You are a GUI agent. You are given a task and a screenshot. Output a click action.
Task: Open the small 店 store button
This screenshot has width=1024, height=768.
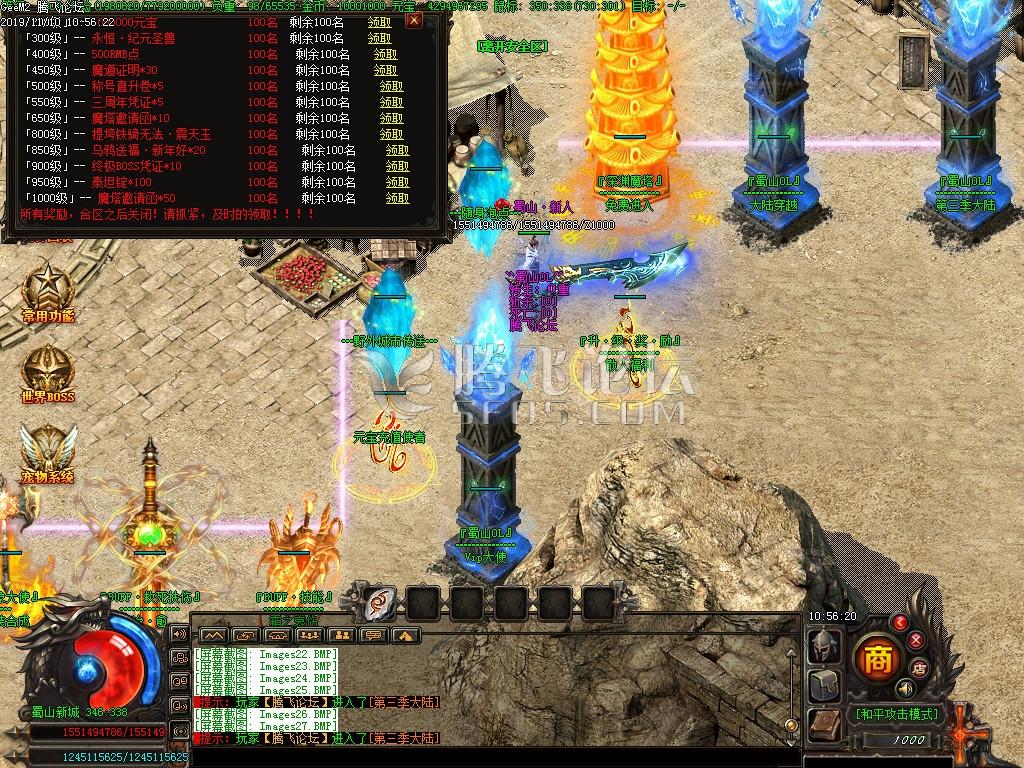(919, 667)
